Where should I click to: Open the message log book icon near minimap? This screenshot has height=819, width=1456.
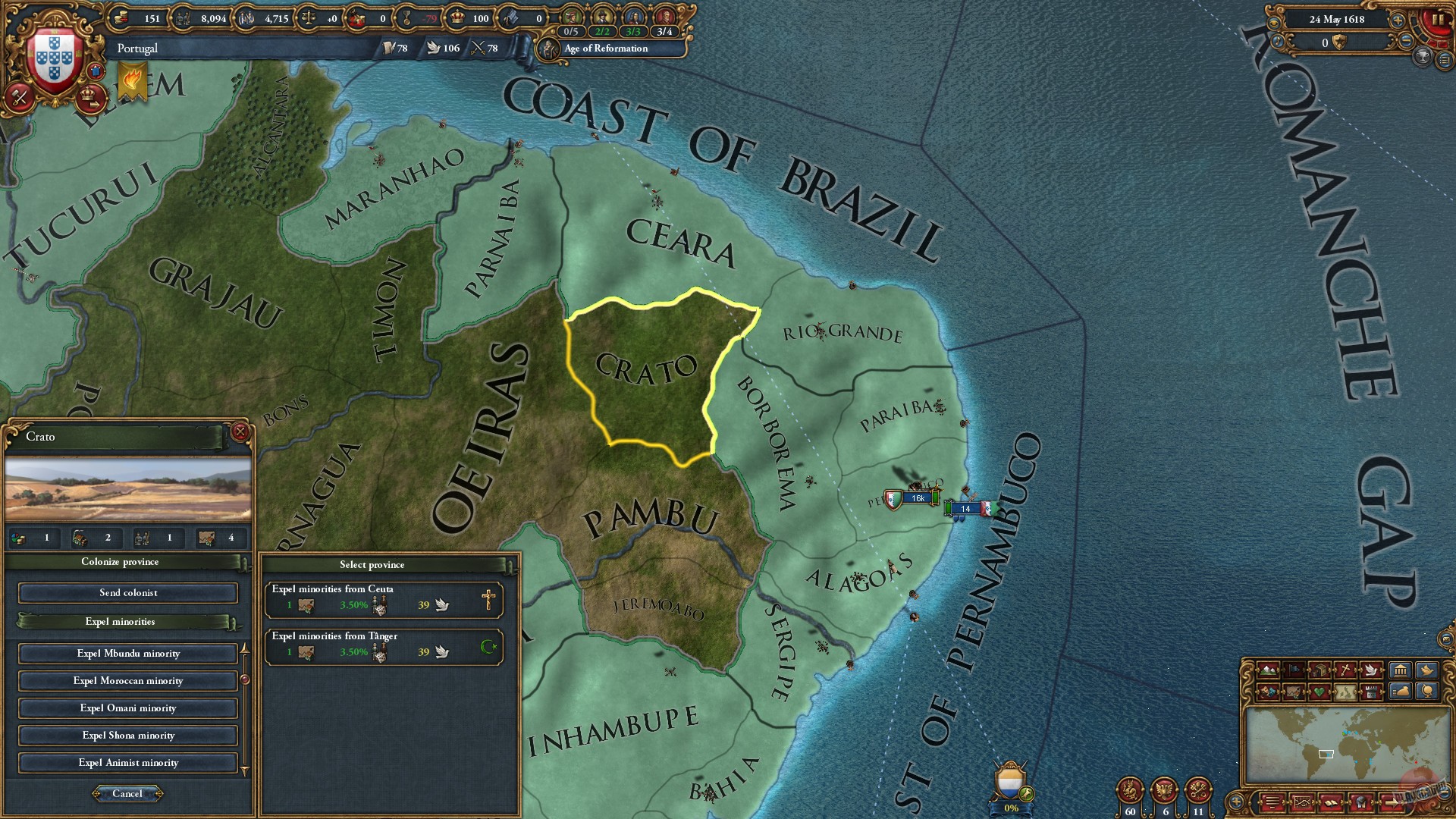pos(1332,802)
